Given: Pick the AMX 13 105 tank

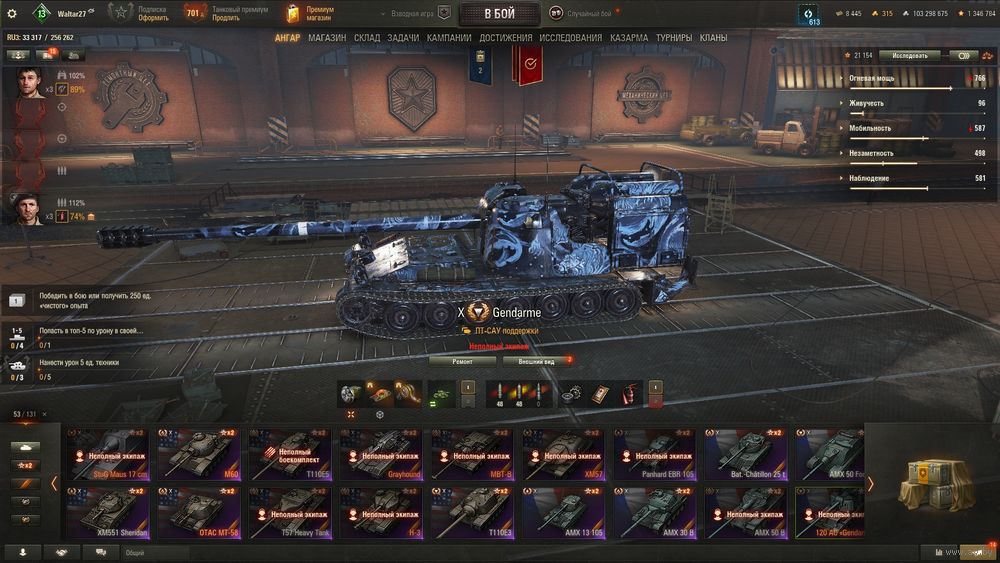Looking at the screenshot, I should click(563, 513).
